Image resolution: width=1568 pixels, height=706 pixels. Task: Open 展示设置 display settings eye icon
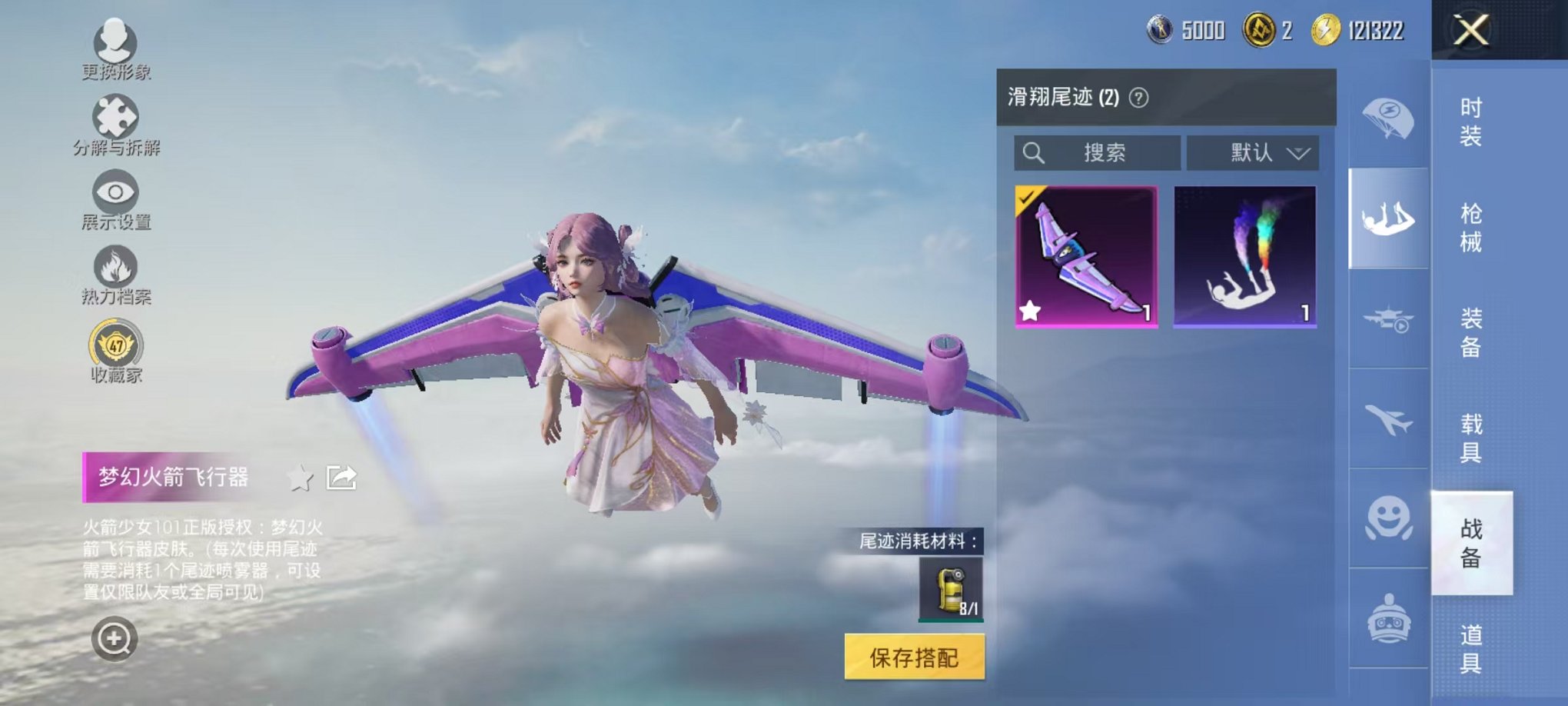coord(116,194)
